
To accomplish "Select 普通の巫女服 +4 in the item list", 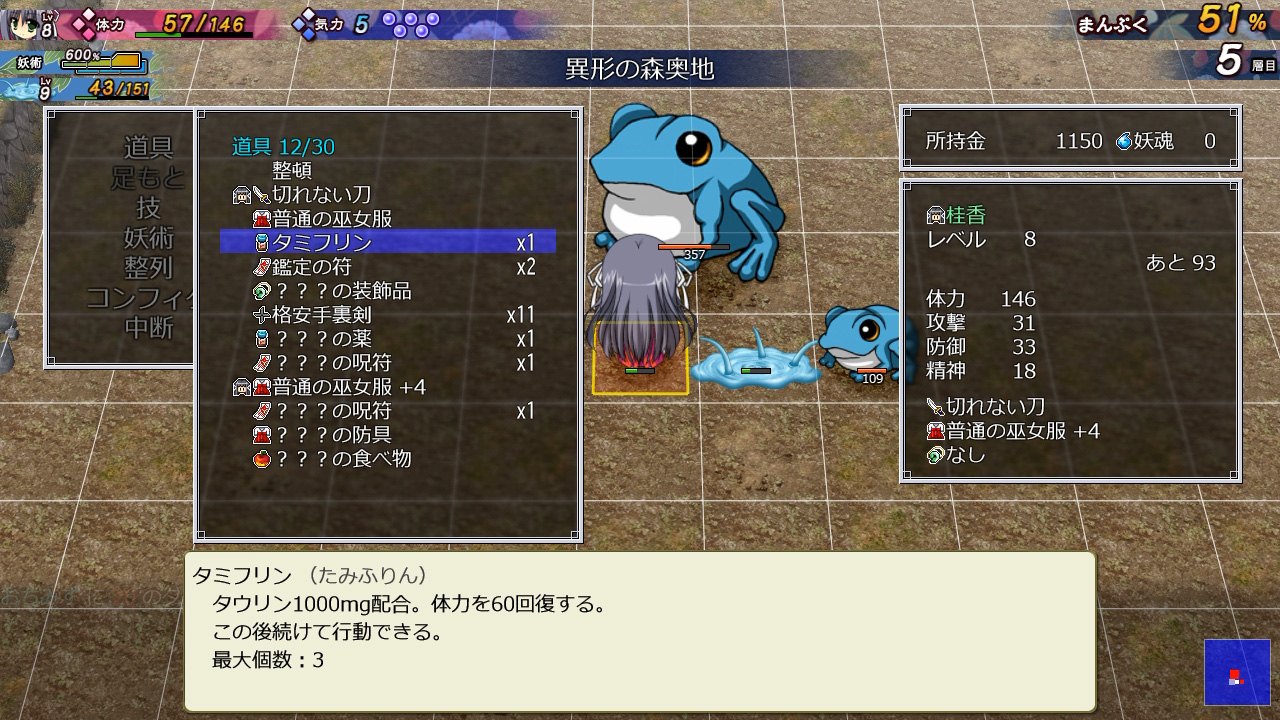I will point(349,387).
